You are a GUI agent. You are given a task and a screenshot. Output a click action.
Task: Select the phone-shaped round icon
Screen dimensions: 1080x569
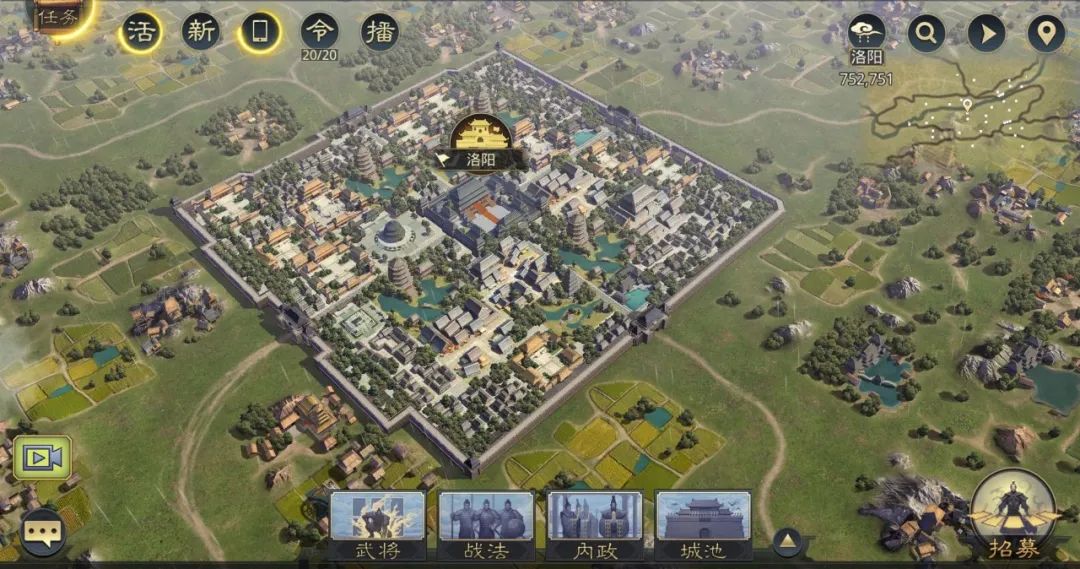(260, 32)
